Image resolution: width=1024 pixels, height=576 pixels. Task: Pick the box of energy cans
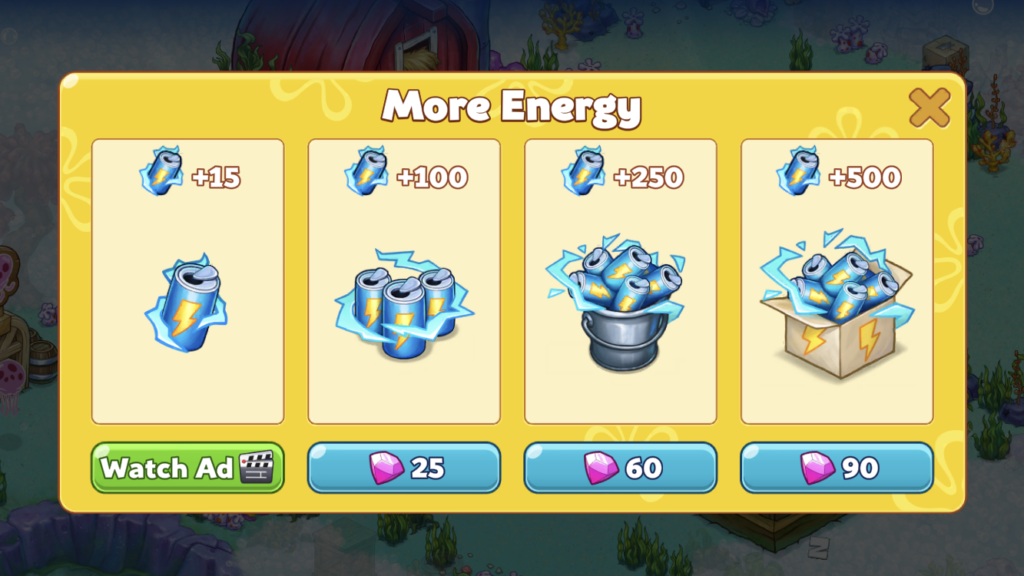point(836,281)
